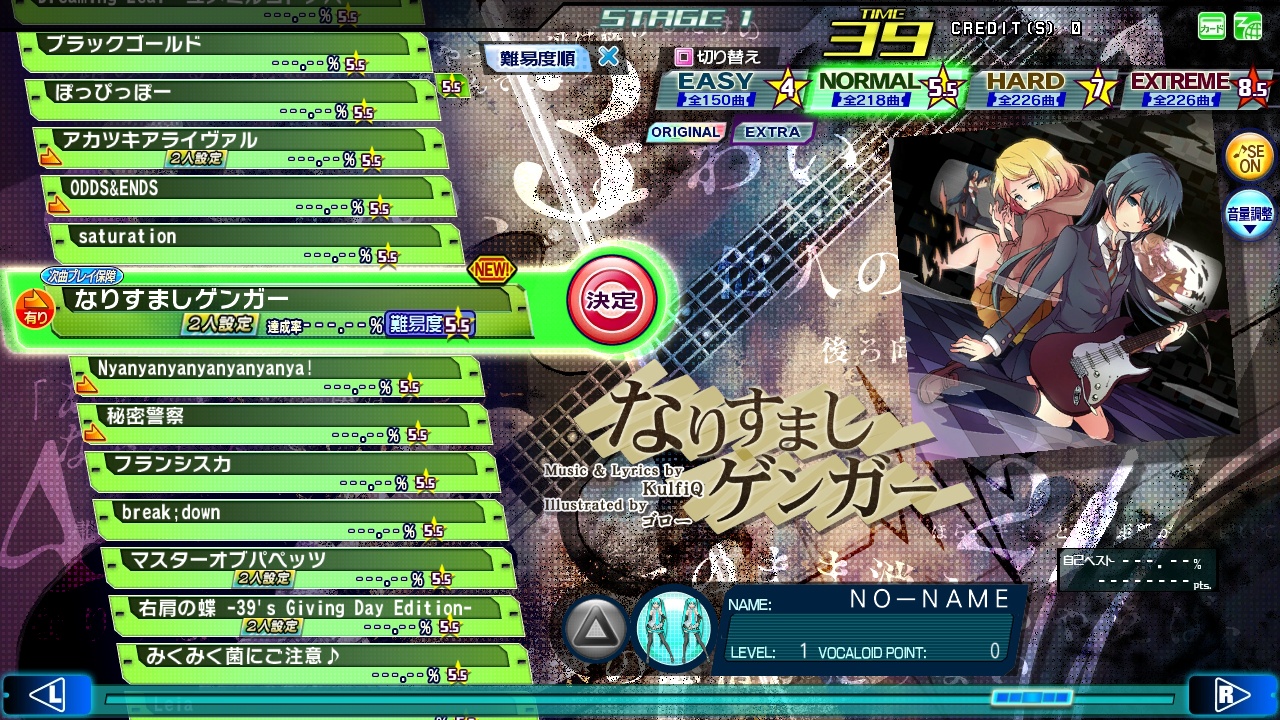Go to previous page with L arrow
The height and width of the screenshot is (720, 1280).
[x=46, y=694]
